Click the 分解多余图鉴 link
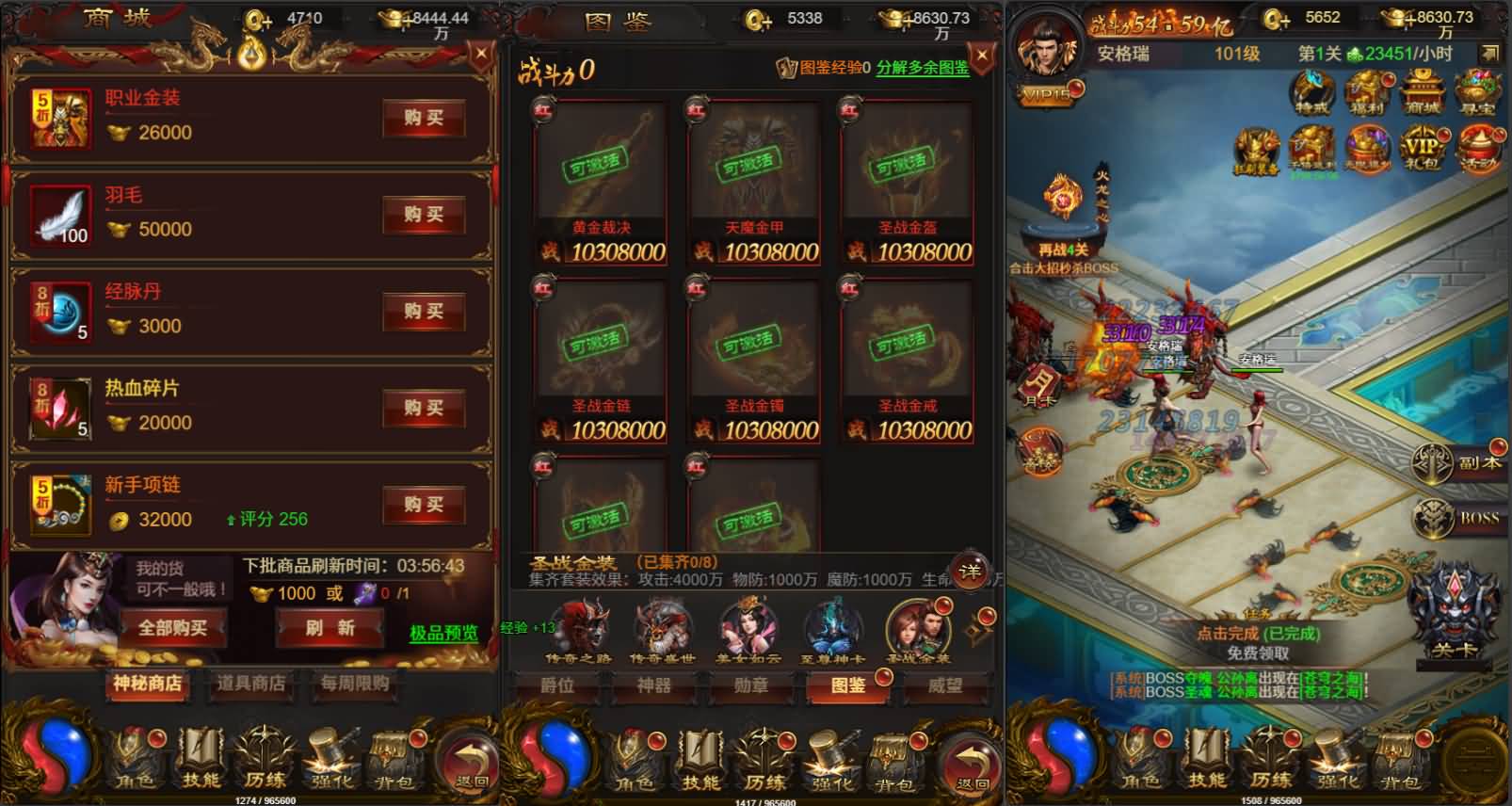The width and height of the screenshot is (1512, 806). [x=923, y=68]
